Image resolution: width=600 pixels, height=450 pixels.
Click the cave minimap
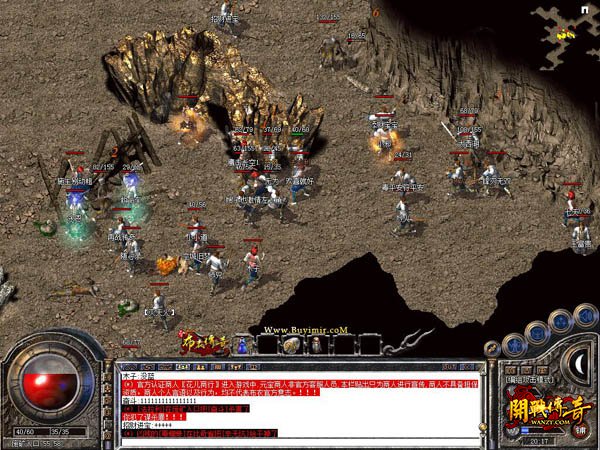567,28
